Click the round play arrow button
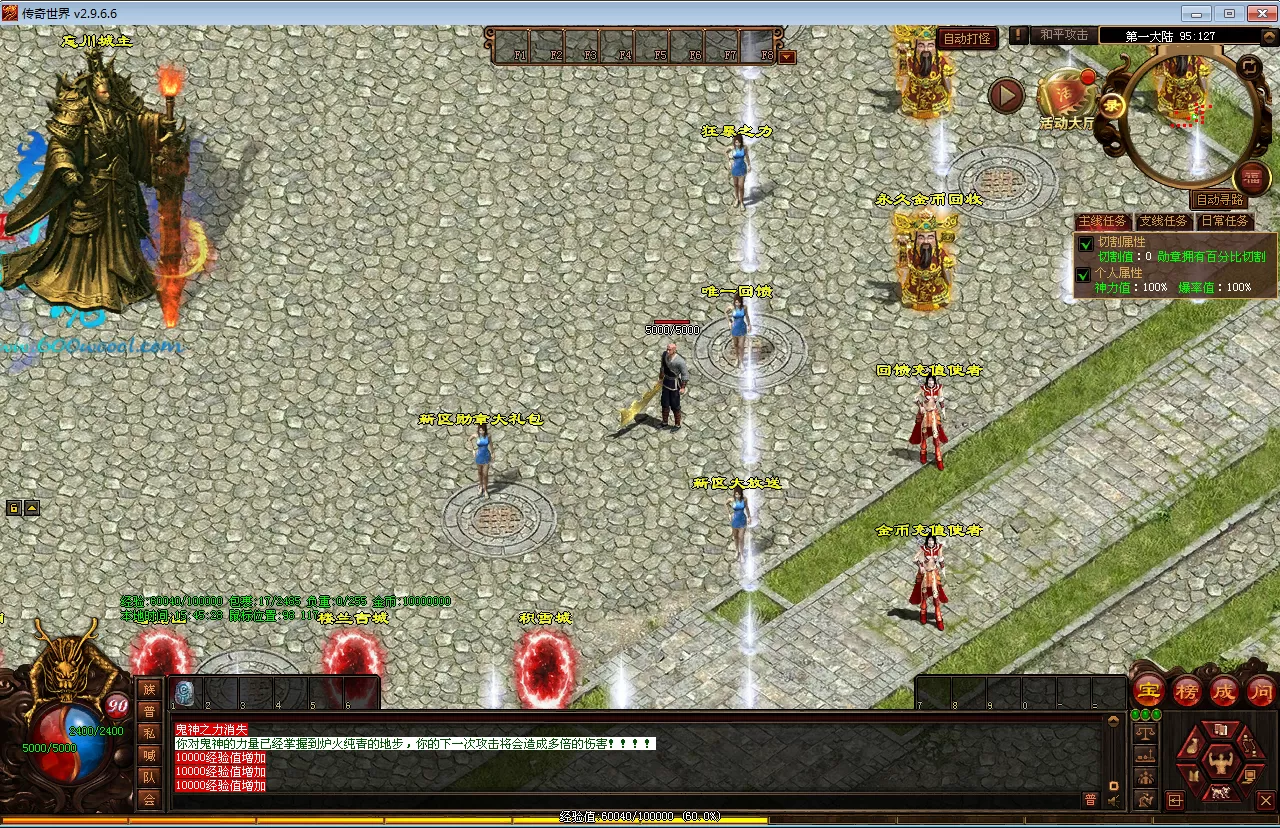This screenshot has width=1280, height=828. pyautogui.click(x=1006, y=96)
